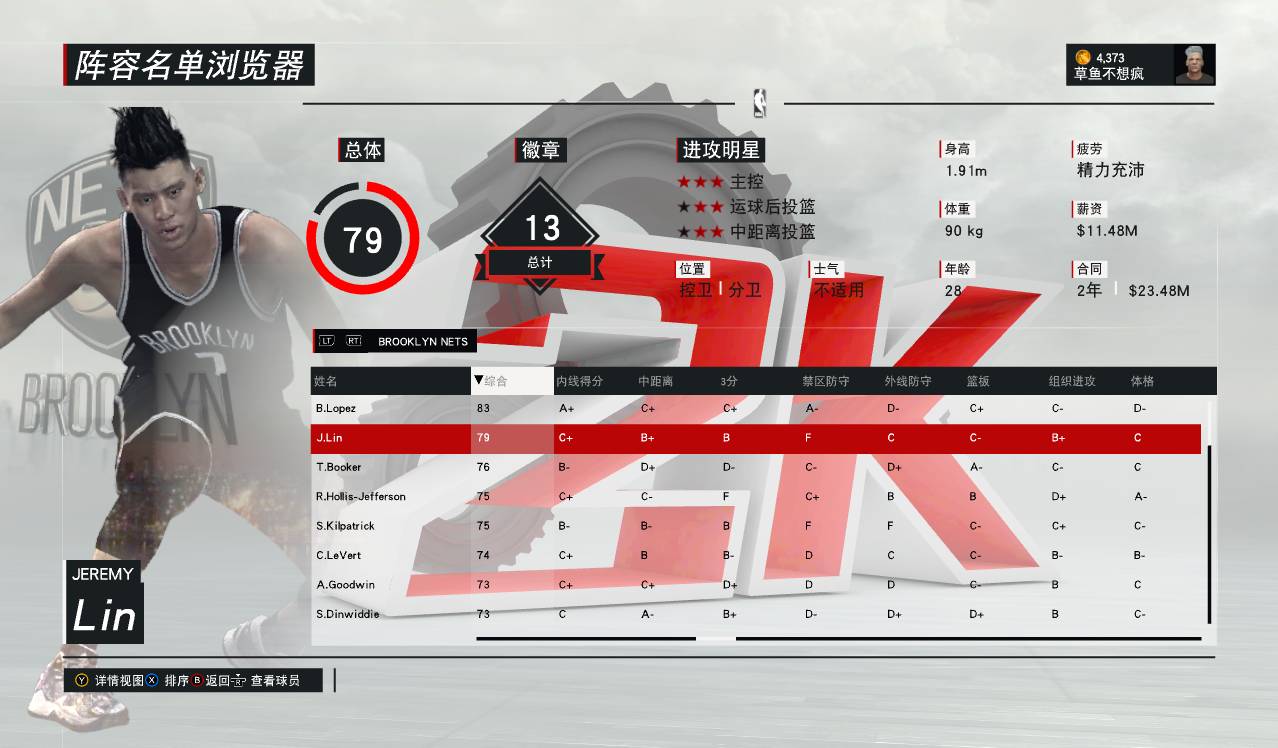Select the B.Lopez player row
This screenshot has width=1278, height=748.
[x=336, y=408]
